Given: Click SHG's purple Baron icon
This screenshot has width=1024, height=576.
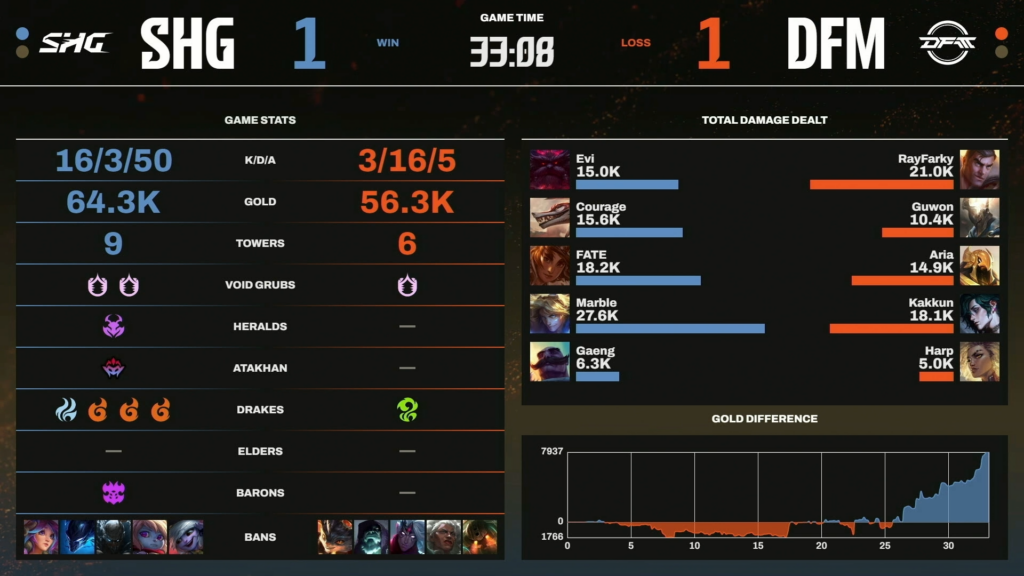Looking at the screenshot, I should (x=113, y=493).
